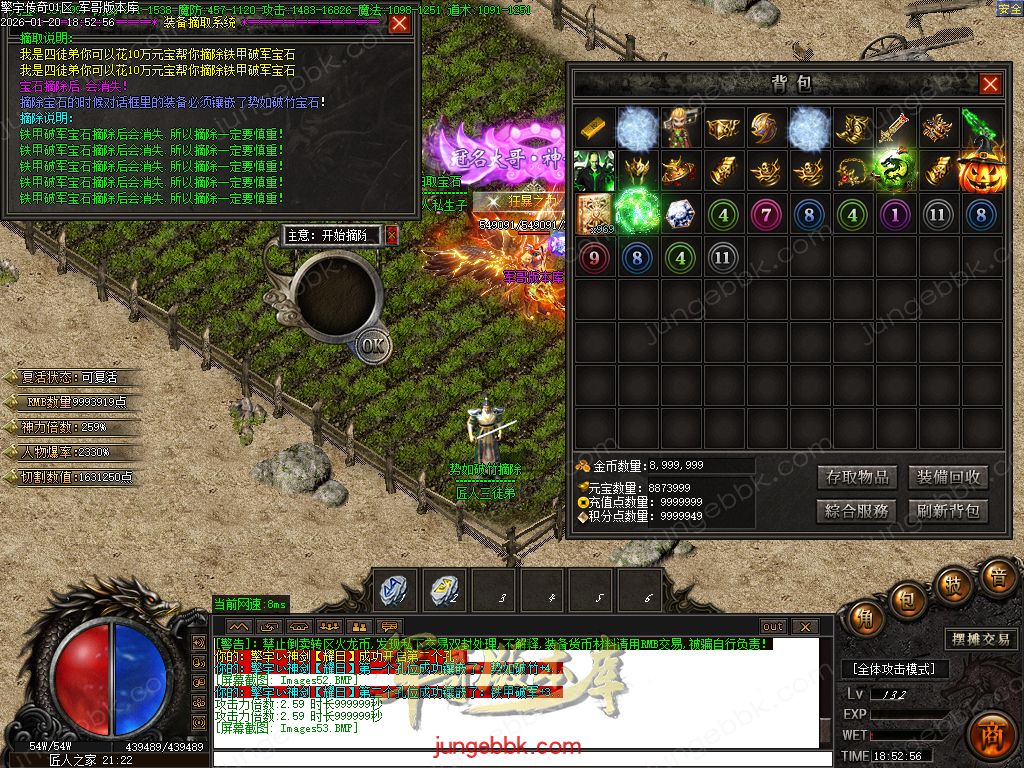Refresh the bag with 刷新背包
The image size is (1024, 768).
click(948, 511)
